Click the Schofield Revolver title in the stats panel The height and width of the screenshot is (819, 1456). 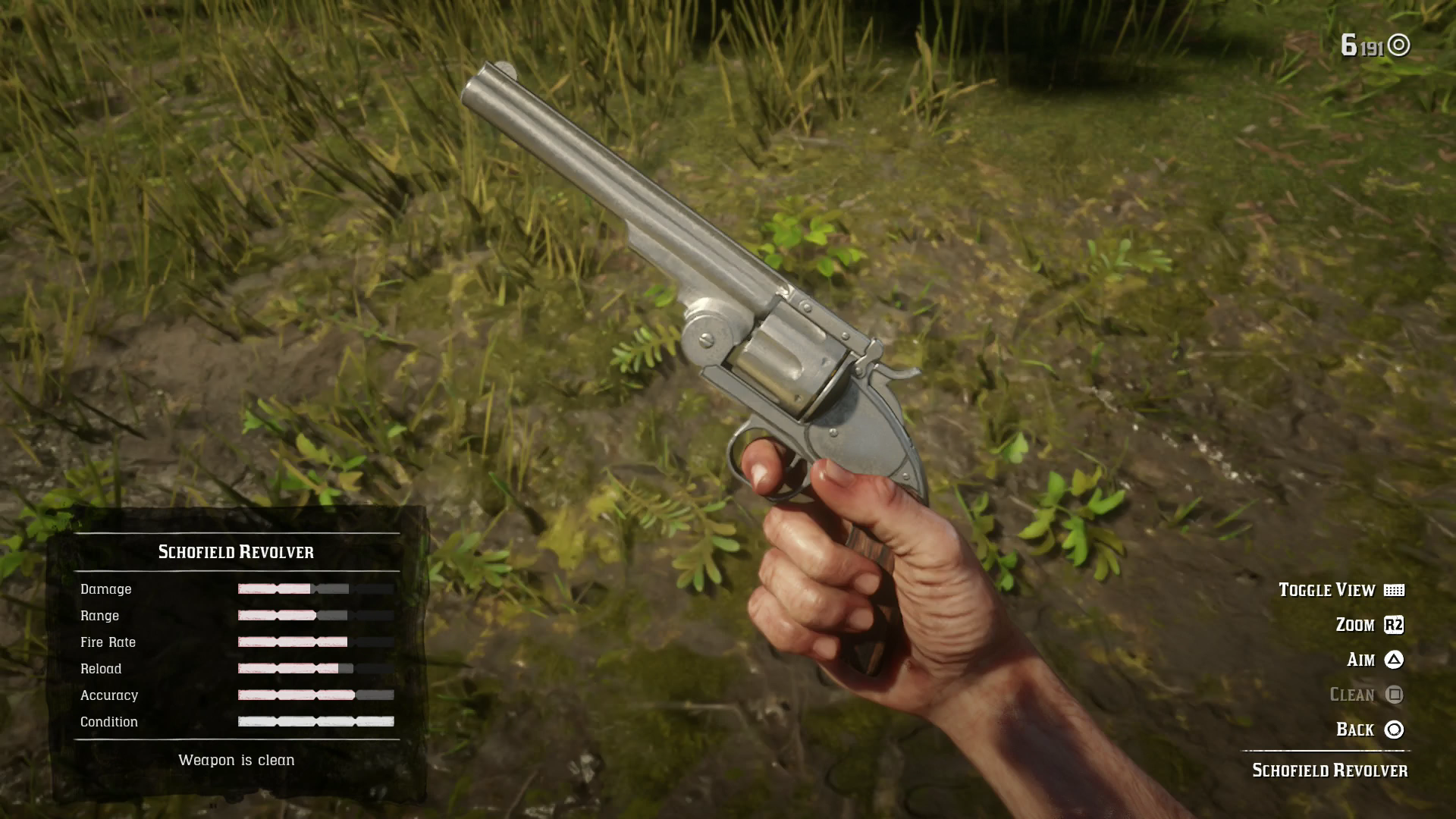click(237, 552)
